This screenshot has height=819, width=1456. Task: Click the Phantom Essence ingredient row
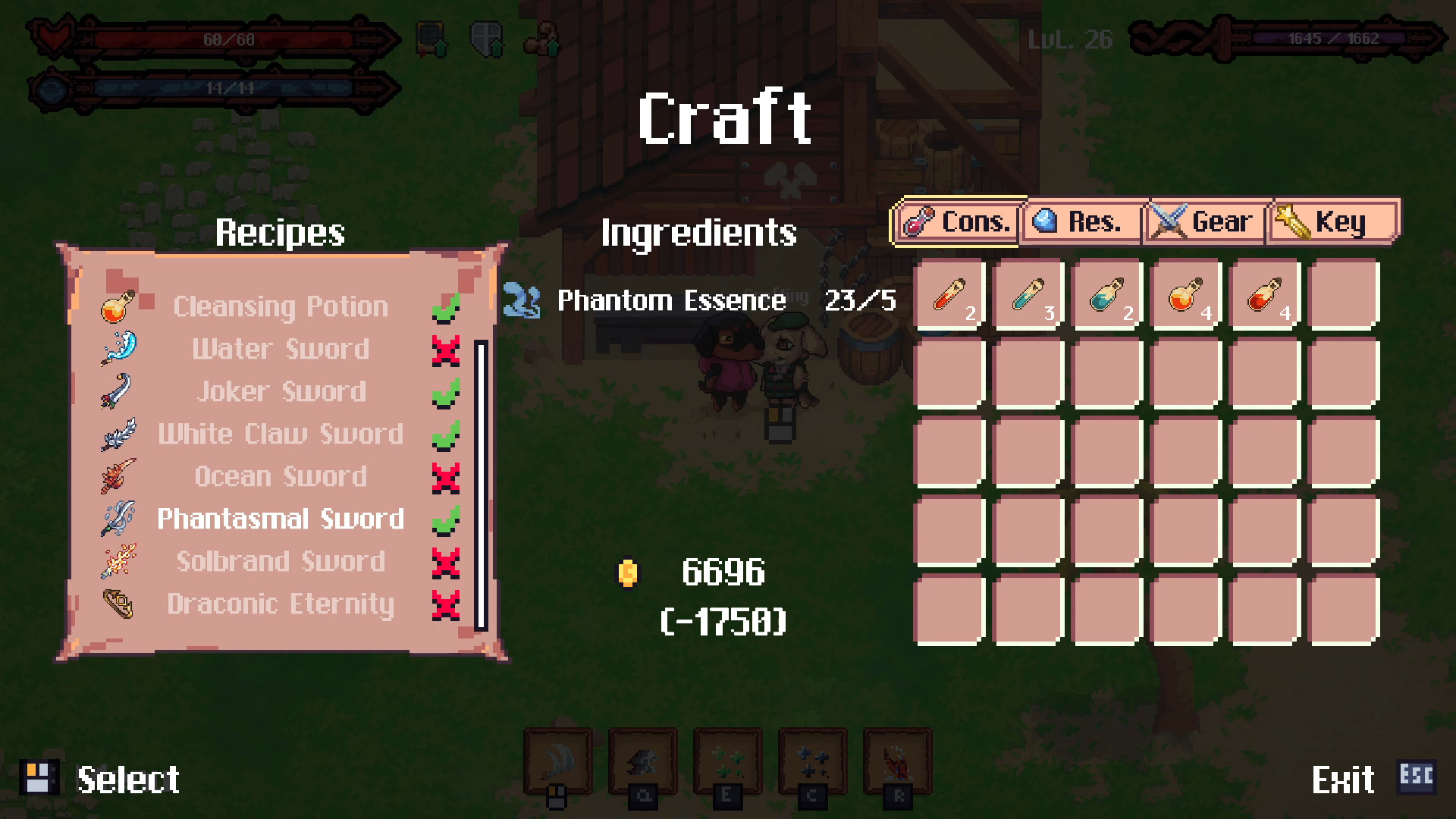(x=698, y=300)
